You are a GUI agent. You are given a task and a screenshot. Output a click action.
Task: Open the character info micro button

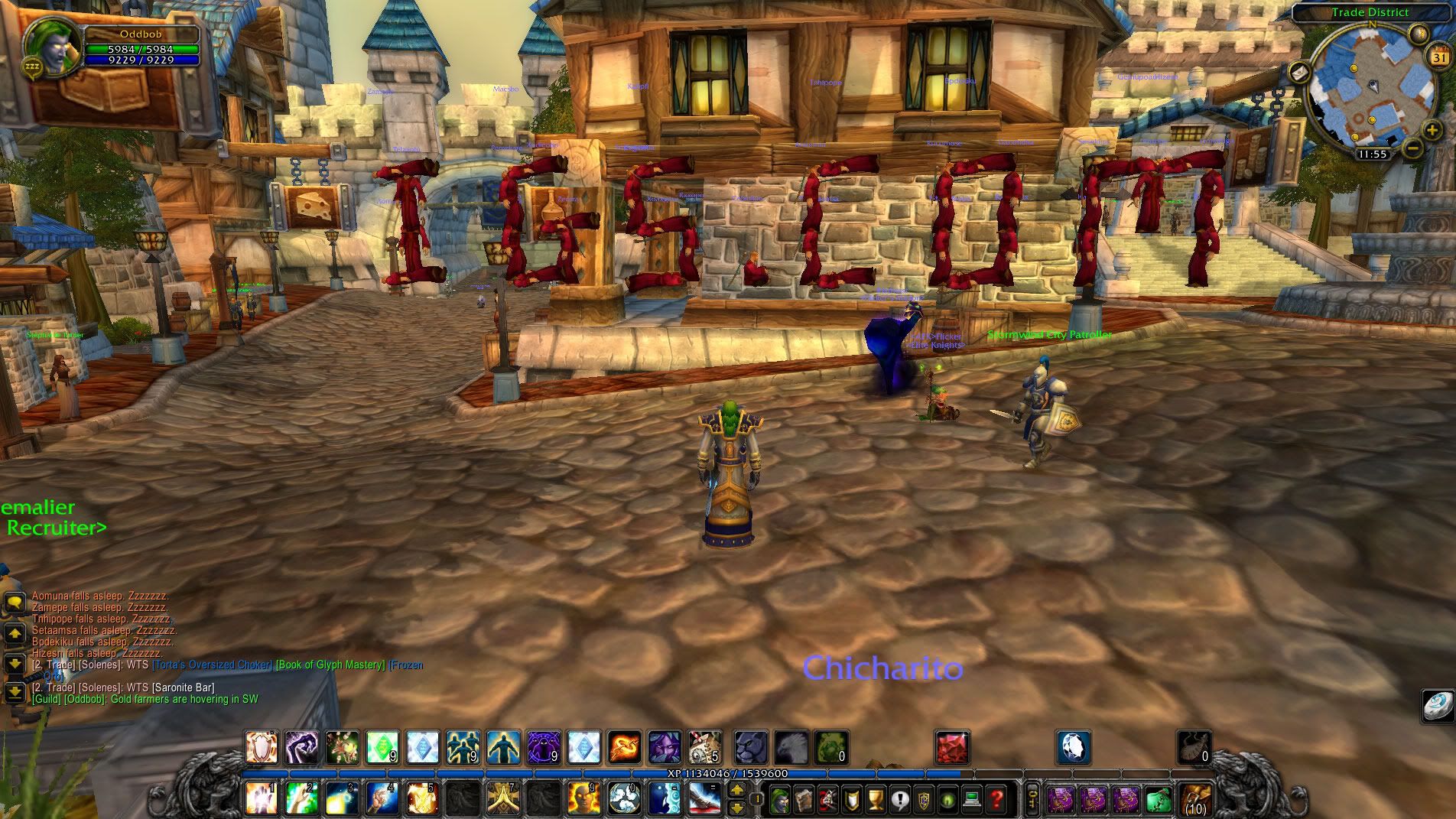point(779,800)
